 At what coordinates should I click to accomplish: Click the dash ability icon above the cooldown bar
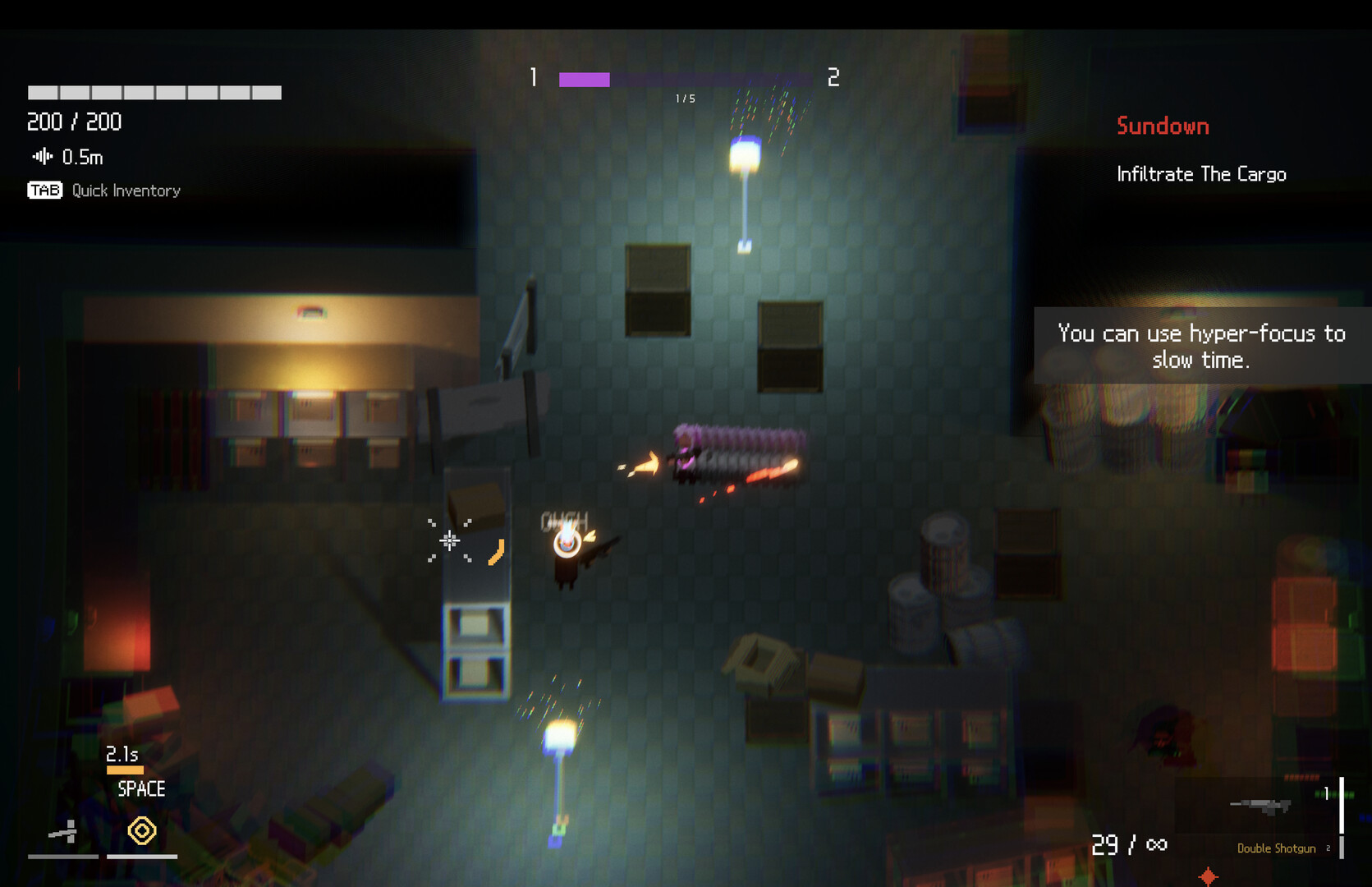63,832
